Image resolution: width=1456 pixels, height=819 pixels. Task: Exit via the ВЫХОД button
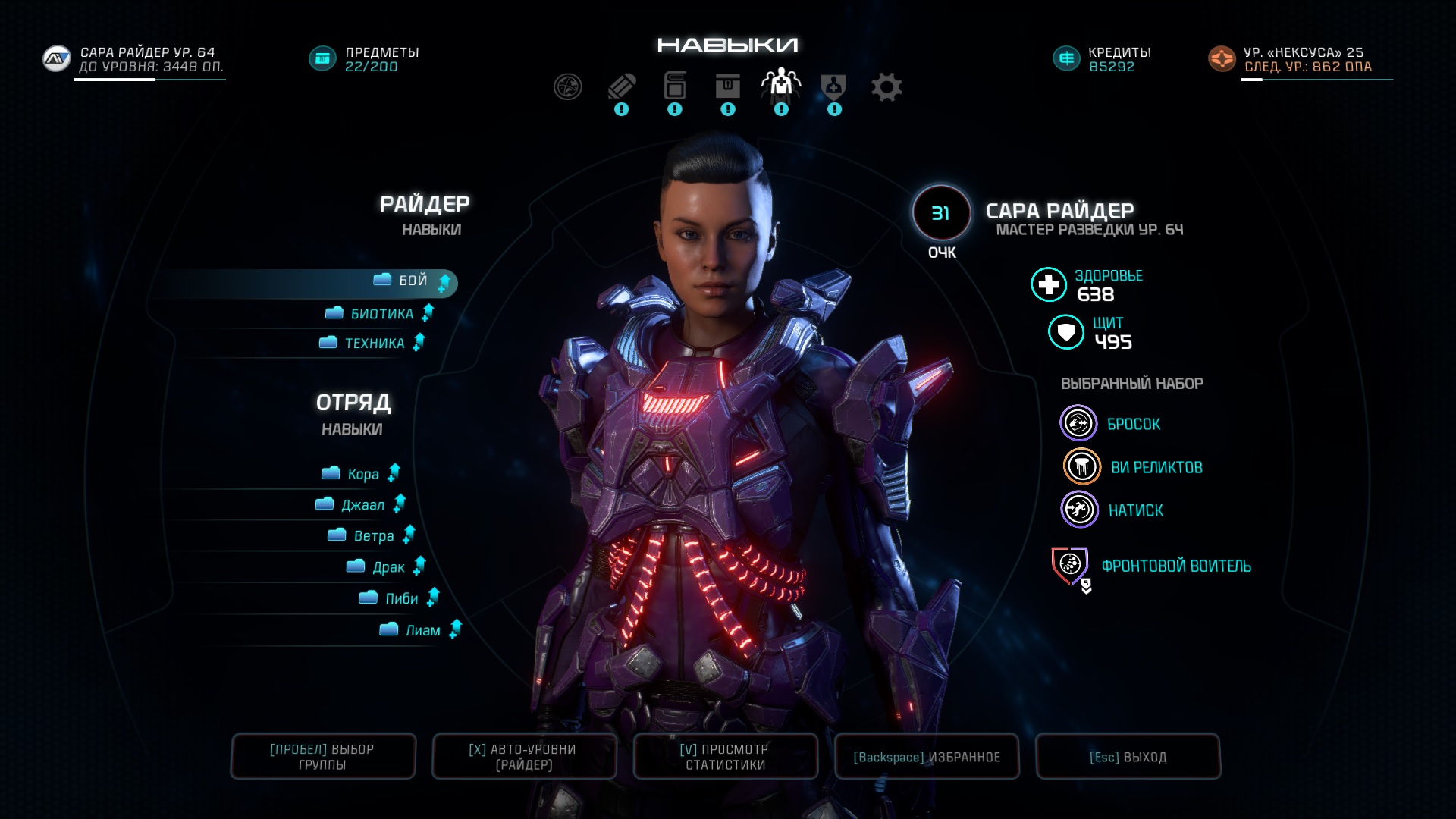tap(1128, 757)
